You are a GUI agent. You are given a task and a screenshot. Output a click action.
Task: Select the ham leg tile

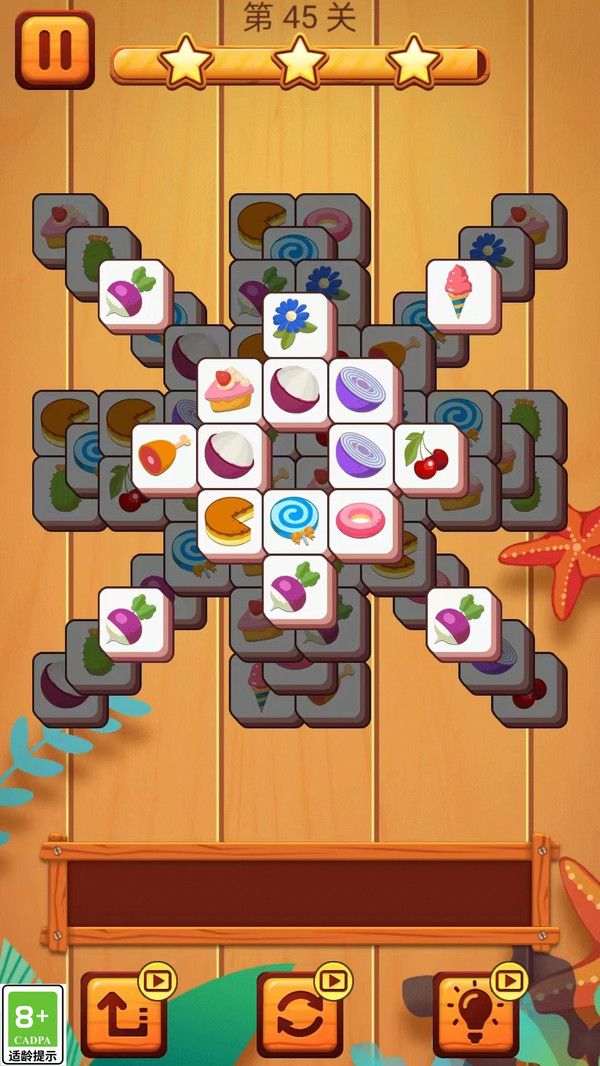[x=164, y=455]
